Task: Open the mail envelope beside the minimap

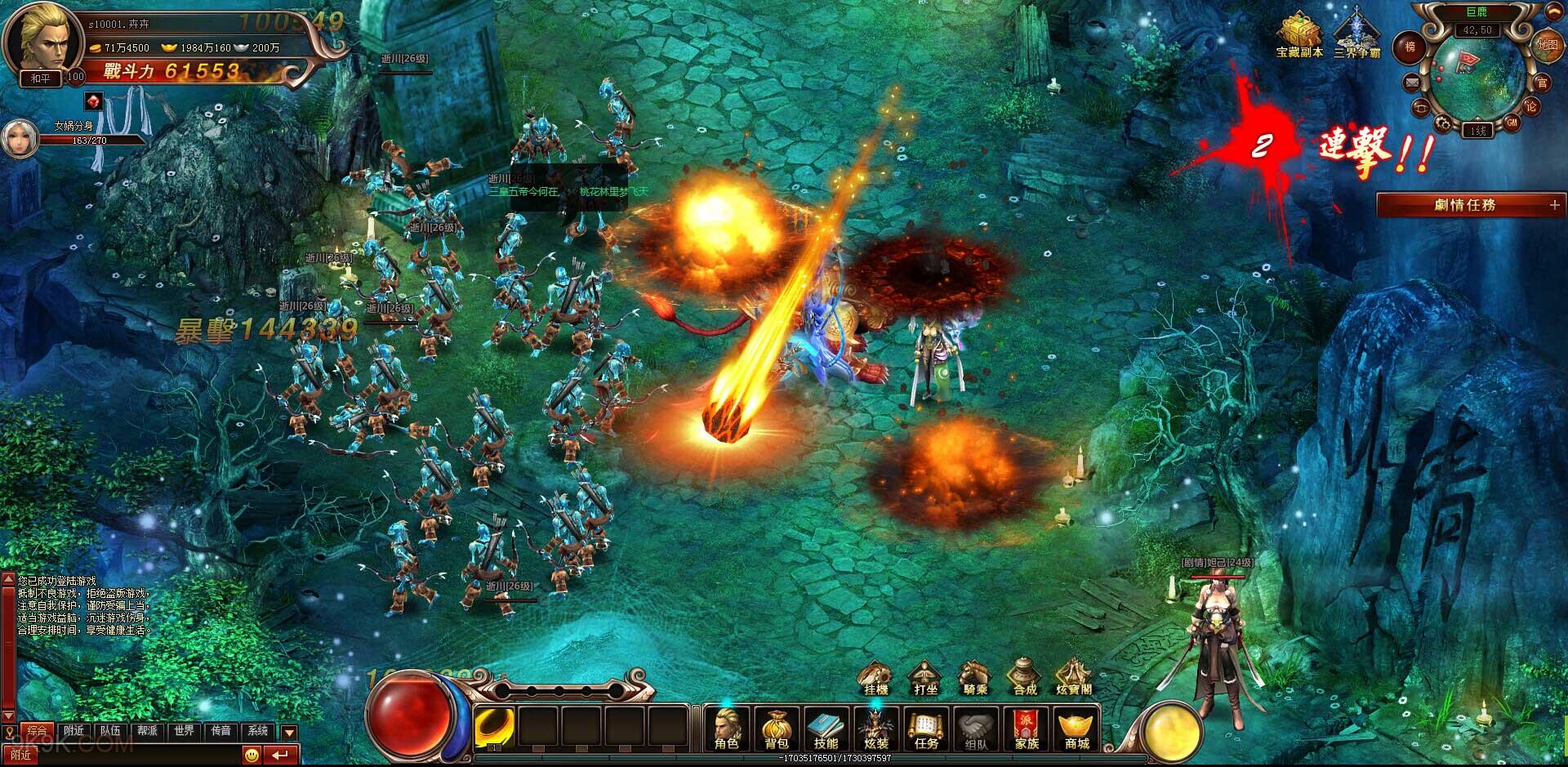Action: pyautogui.click(x=1411, y=82)
